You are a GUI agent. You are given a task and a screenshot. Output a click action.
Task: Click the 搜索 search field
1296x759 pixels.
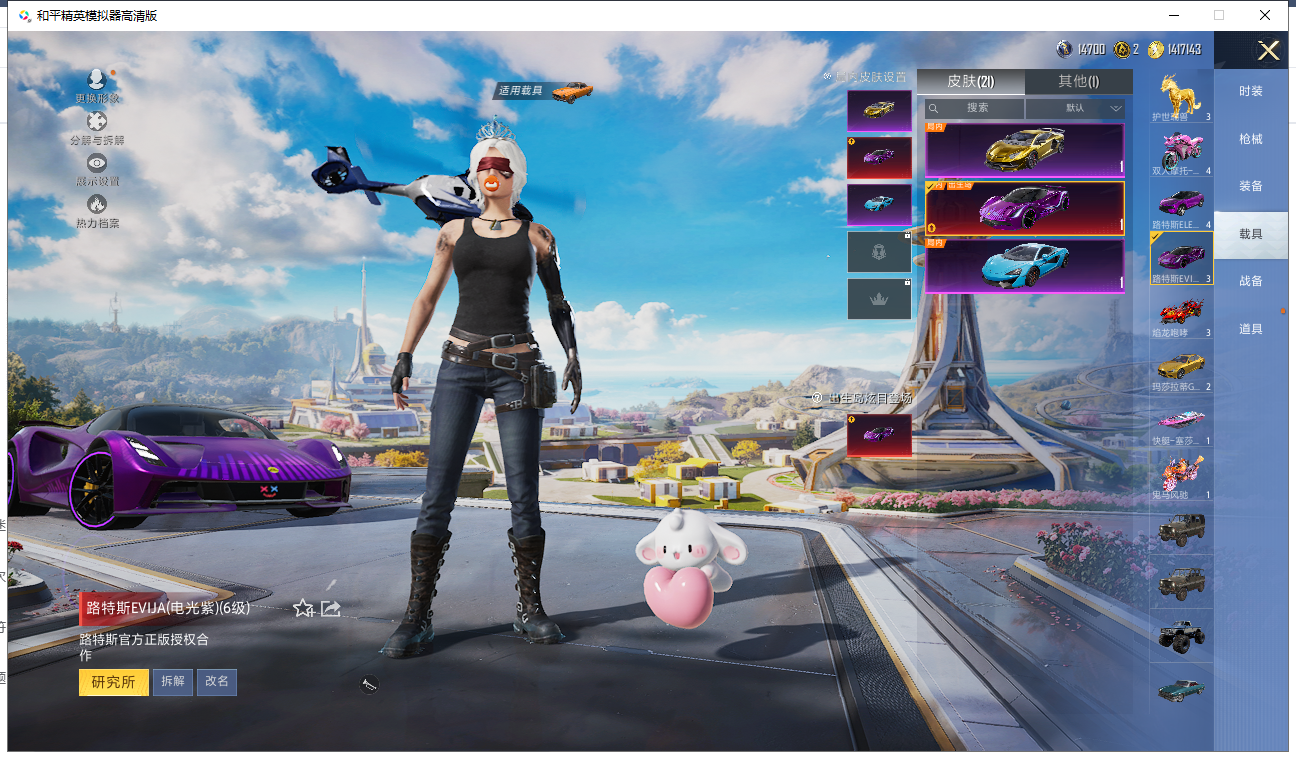point(976,108)
